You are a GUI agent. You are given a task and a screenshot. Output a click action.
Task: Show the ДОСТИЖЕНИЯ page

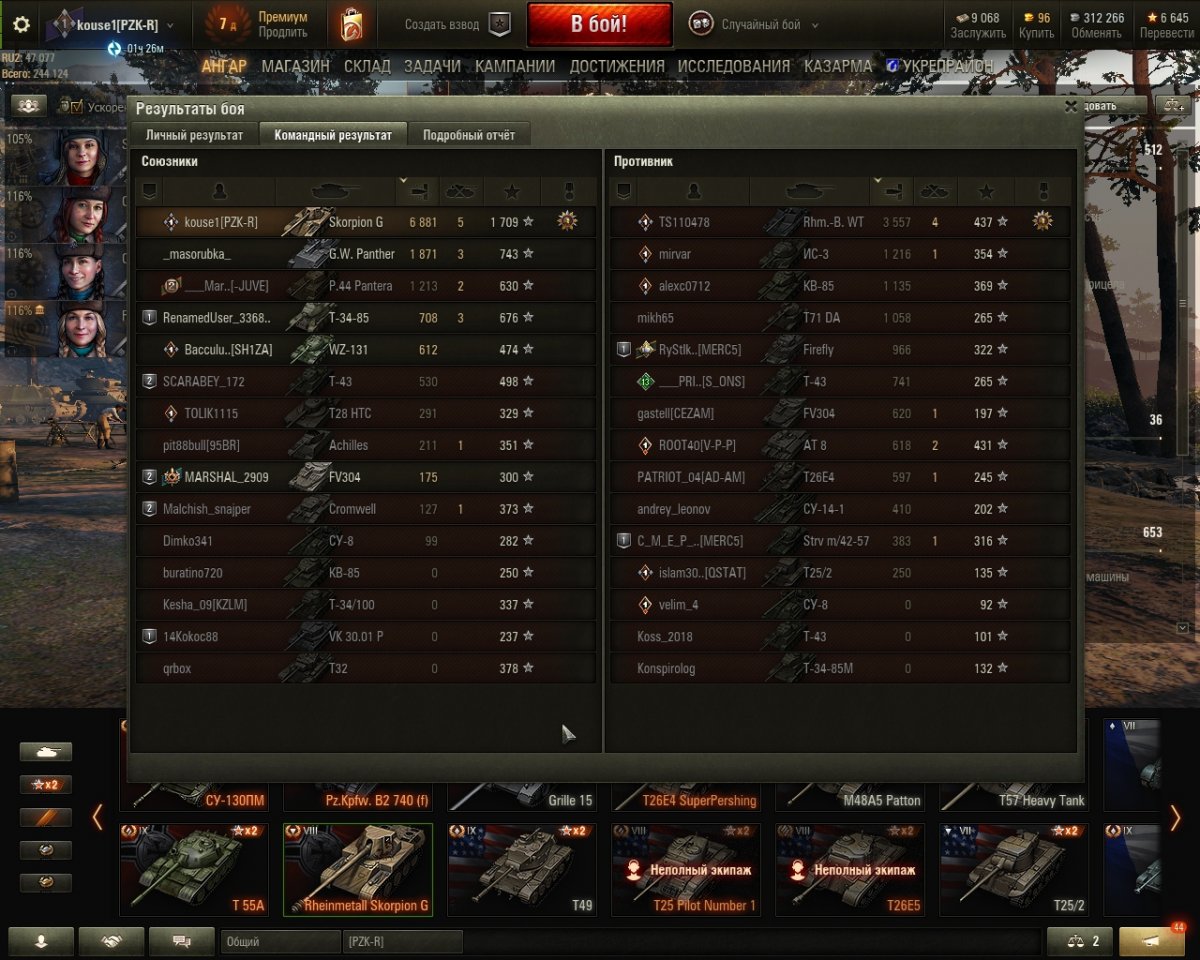617,66
